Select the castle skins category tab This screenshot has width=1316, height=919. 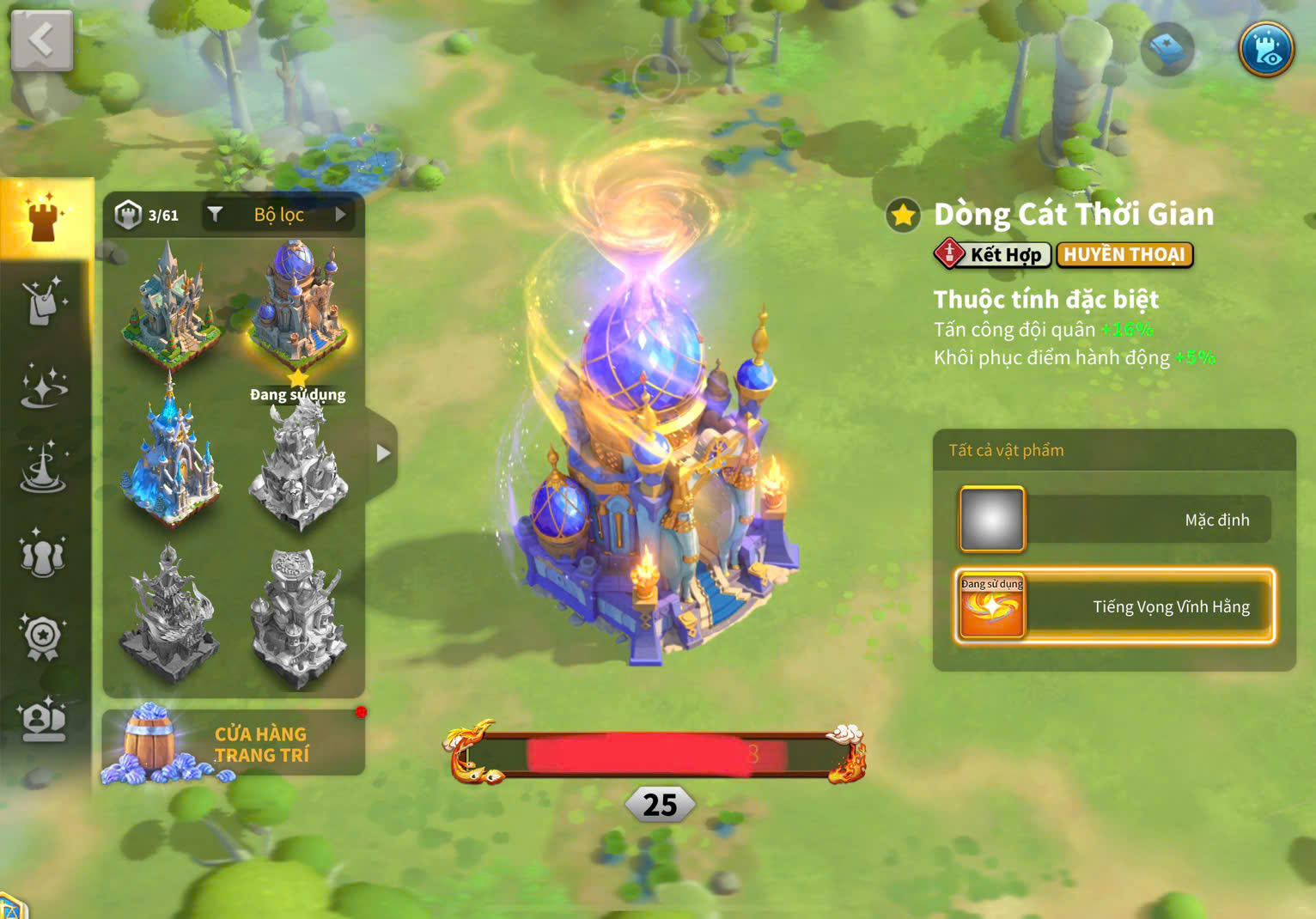pyautogui.click(x=45, y=218)
